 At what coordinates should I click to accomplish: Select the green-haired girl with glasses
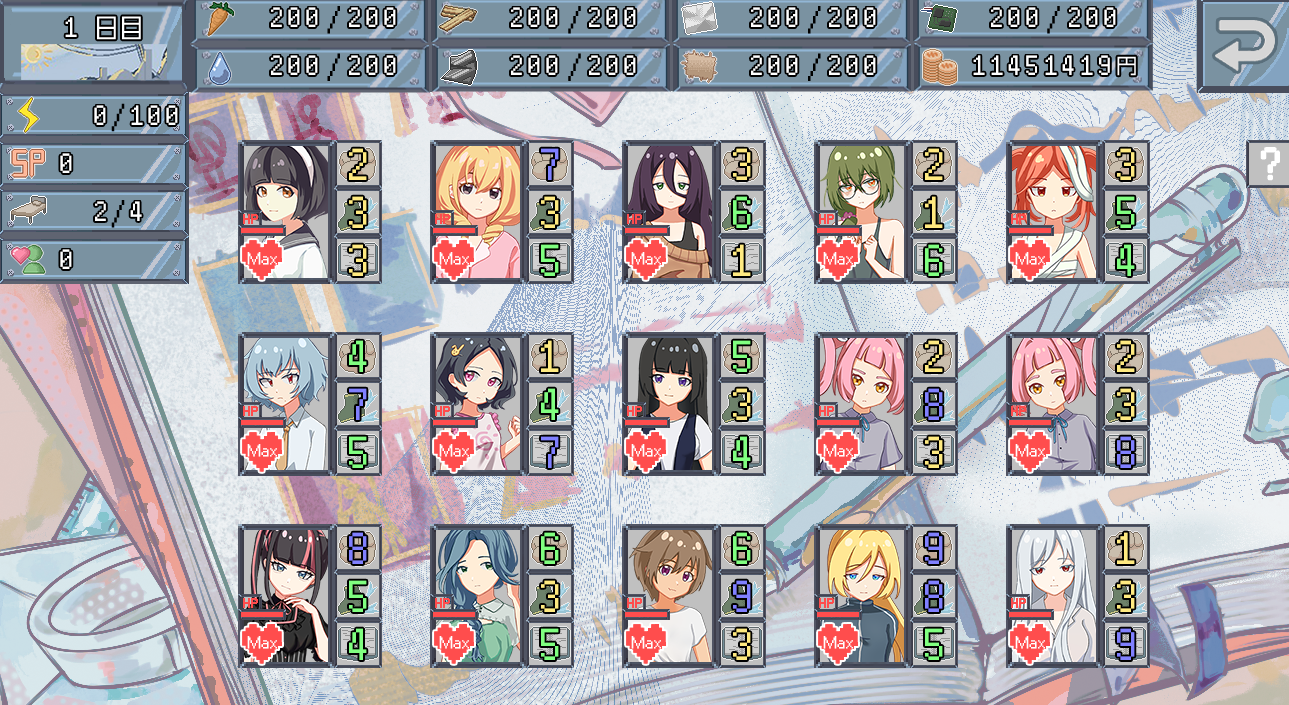point(861,211)
